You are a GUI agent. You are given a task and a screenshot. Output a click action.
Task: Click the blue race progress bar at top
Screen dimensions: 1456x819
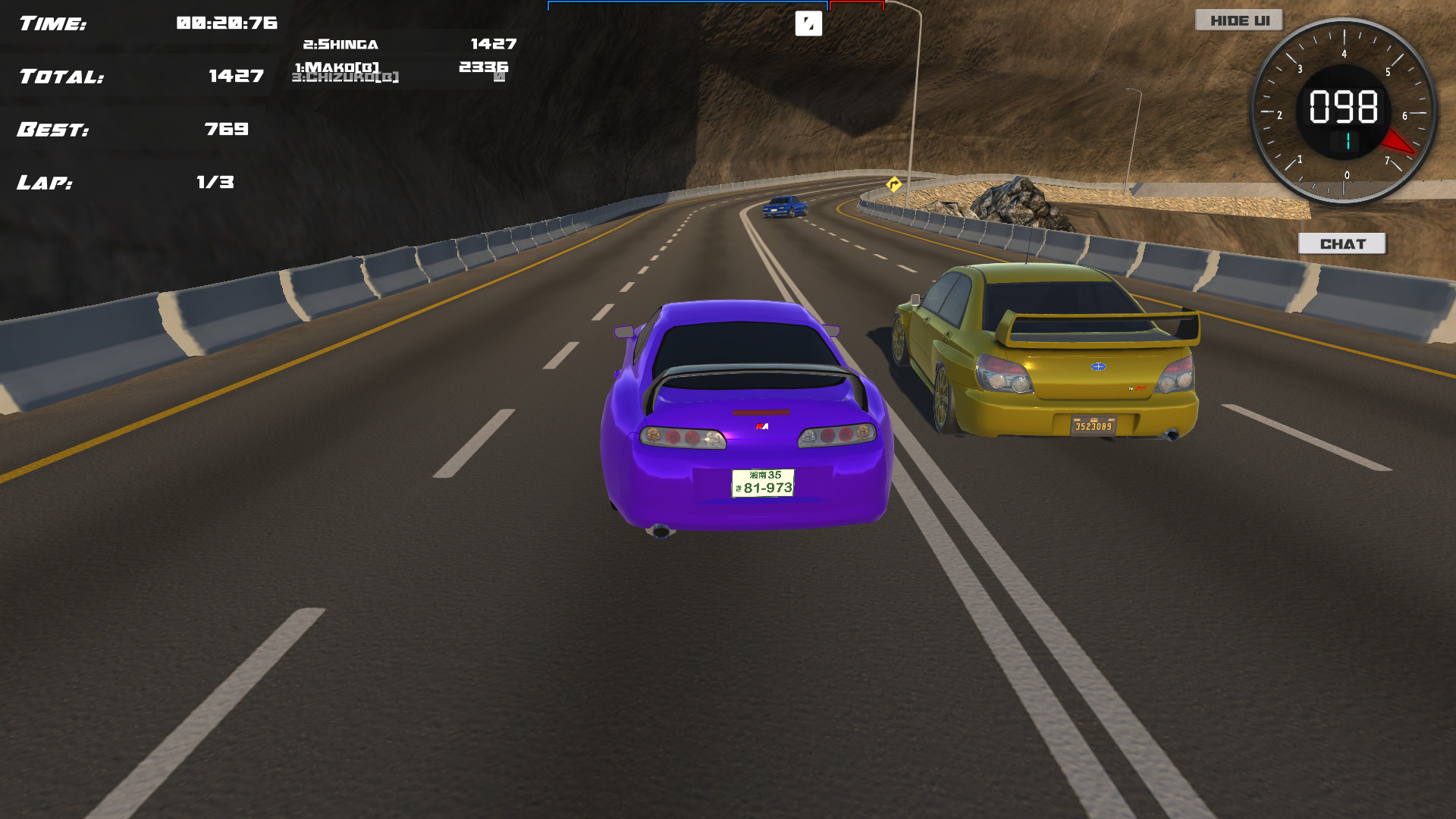pyautogui.click(x=686, y=4)
